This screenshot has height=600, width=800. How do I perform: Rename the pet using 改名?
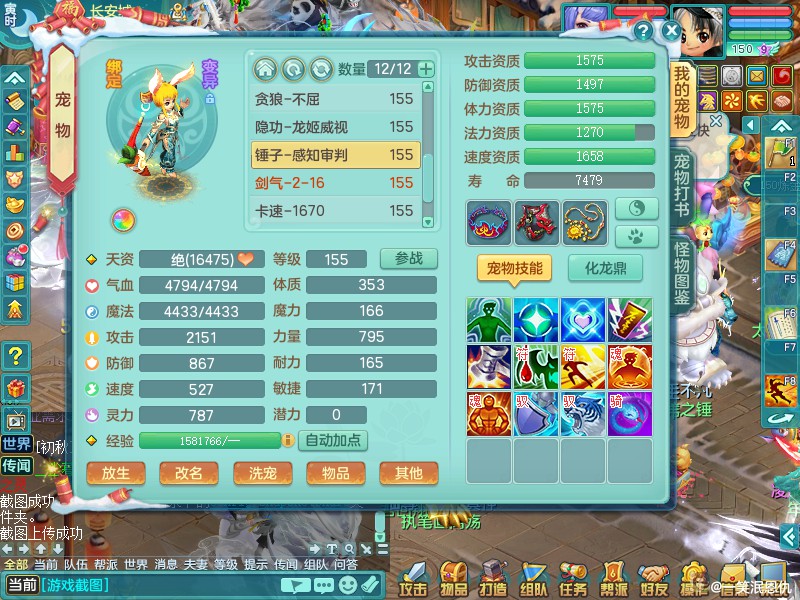point(189,473)
